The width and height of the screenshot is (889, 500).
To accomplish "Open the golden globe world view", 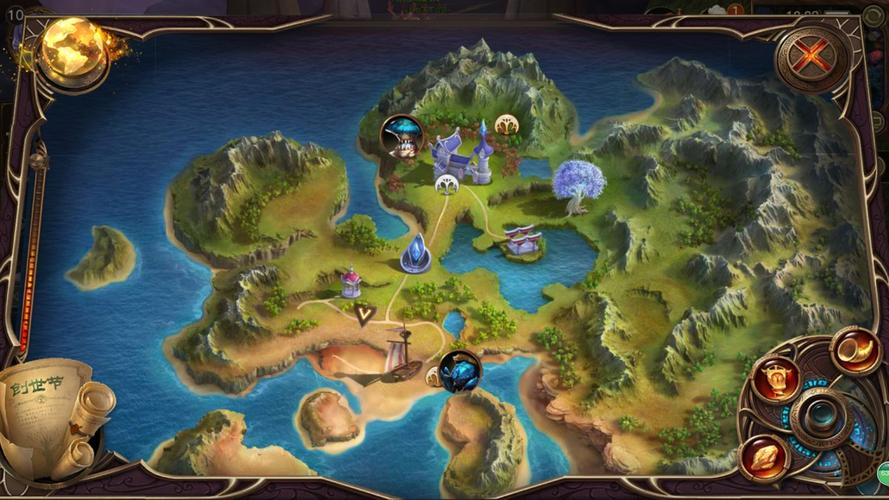I will pyautogui.click(x=74, y=51).
